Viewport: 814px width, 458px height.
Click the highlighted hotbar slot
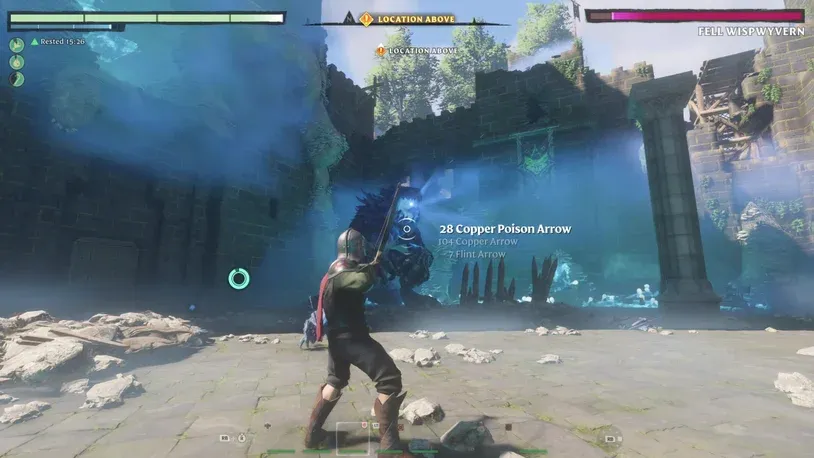[352, 438]
